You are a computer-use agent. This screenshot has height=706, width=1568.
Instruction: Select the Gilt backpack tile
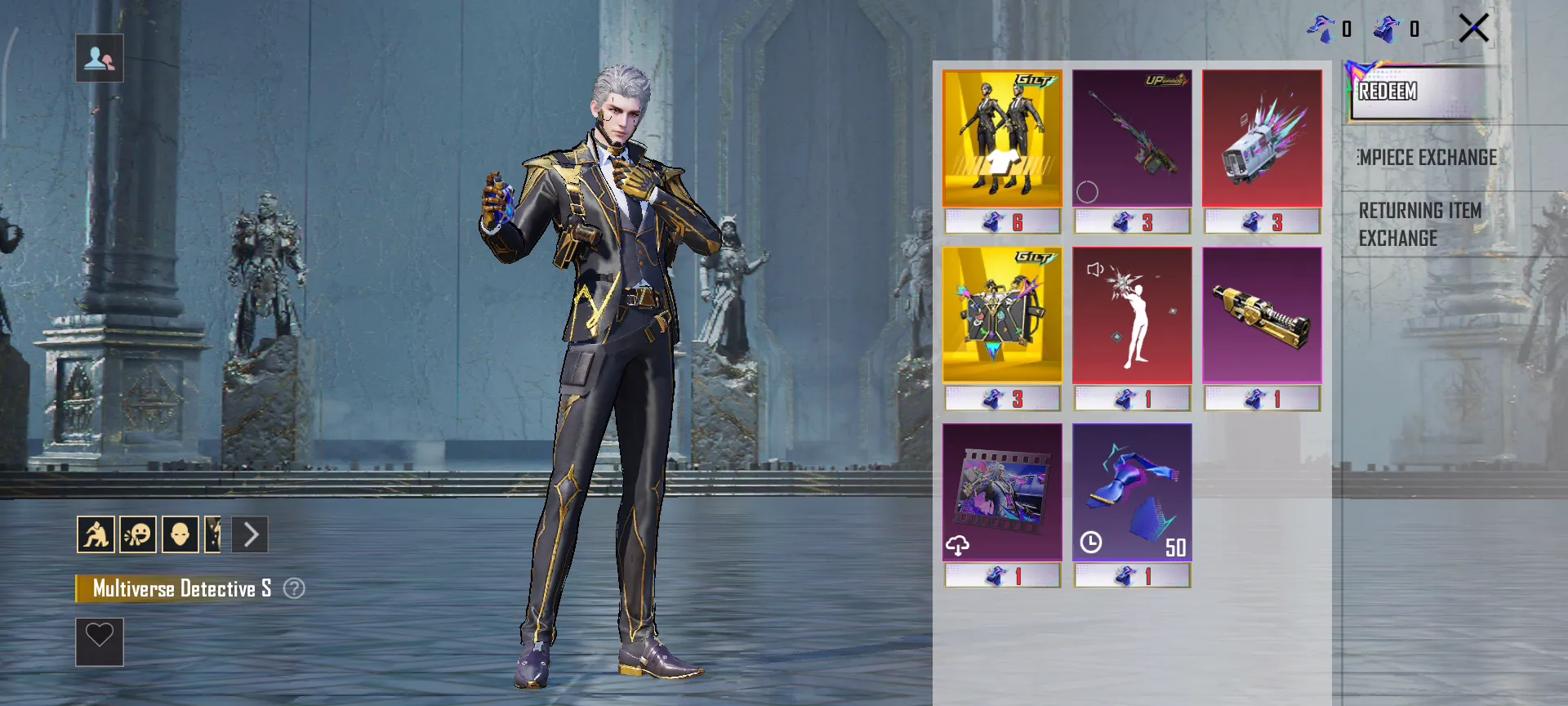tap(1002, 315)
